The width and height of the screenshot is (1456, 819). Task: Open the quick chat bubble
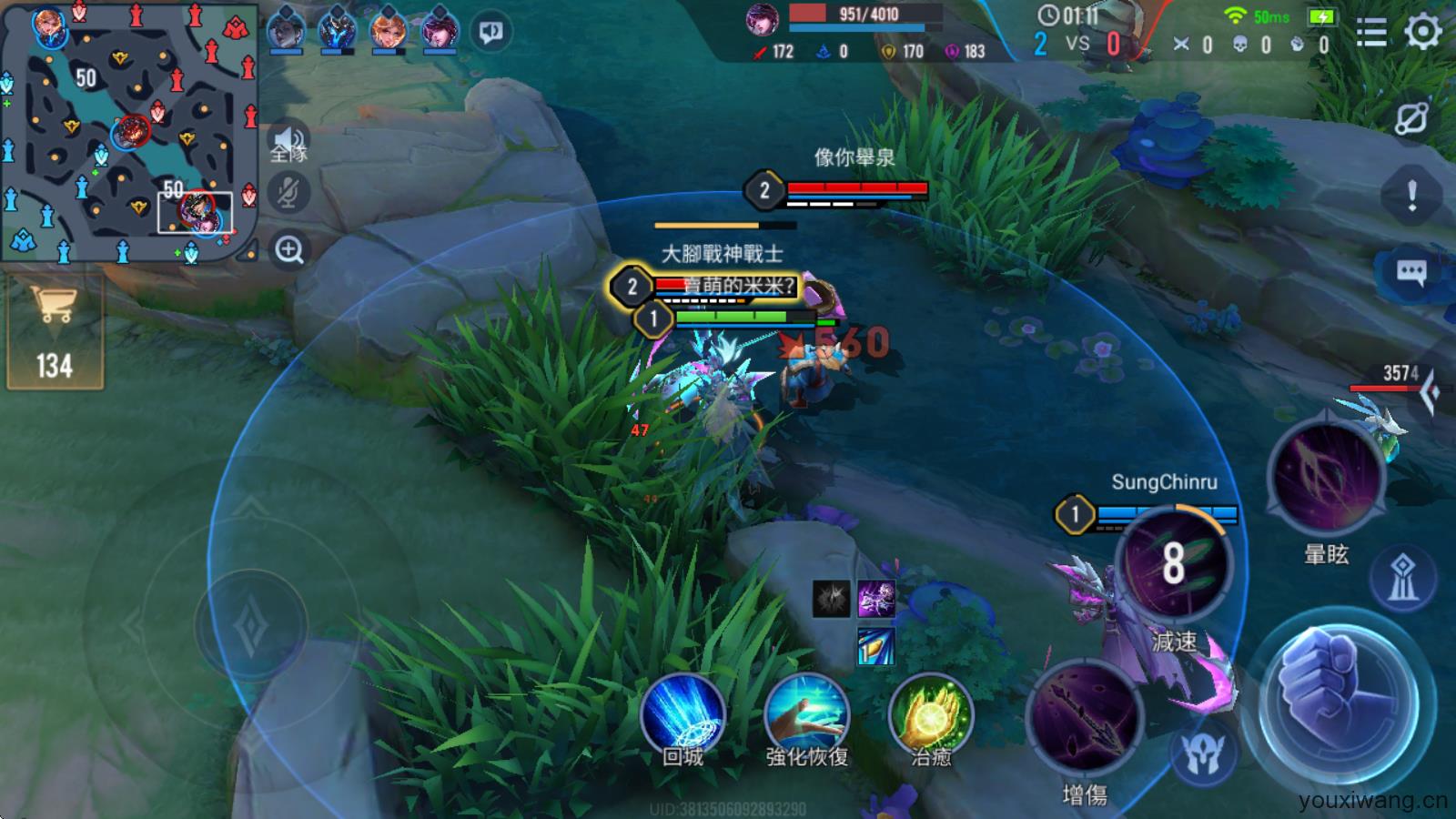(x=1411, y=271)
